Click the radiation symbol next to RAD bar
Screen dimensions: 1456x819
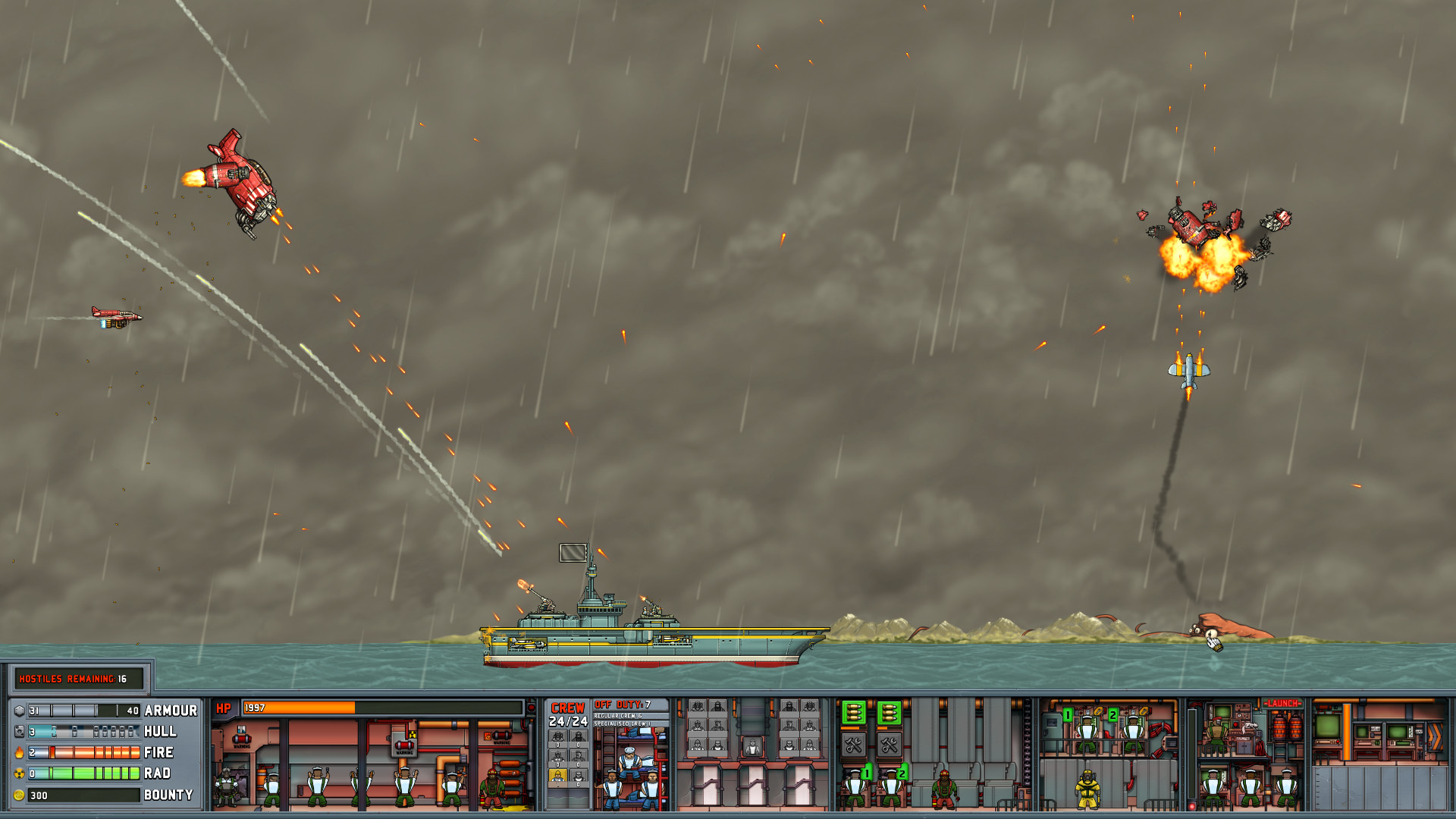click(x=18, y=773)
